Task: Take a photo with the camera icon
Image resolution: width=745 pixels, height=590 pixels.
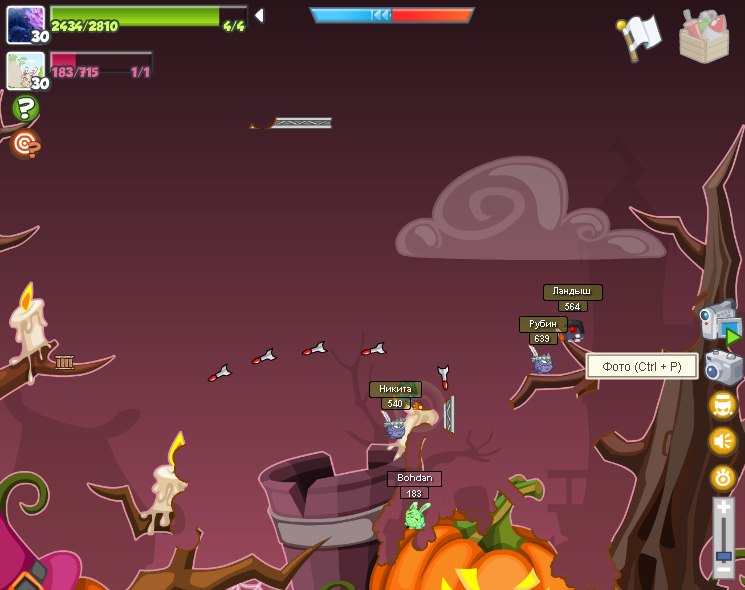Action: [x=723, y=367]
